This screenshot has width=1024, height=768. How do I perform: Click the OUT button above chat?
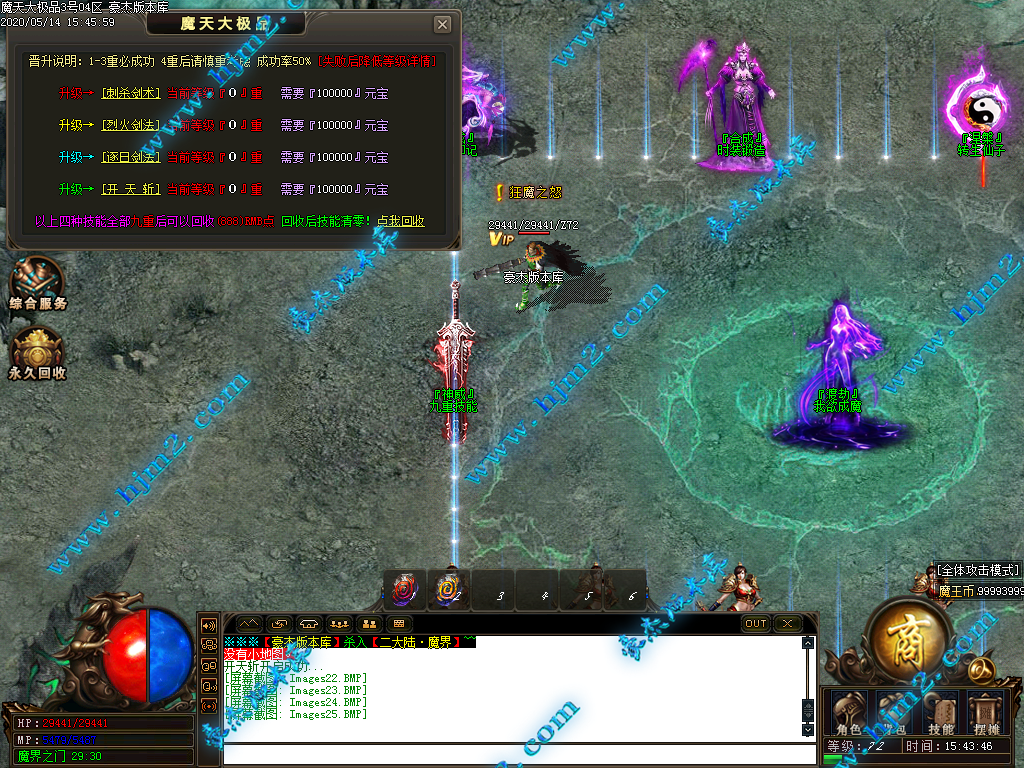click(756, 623)
